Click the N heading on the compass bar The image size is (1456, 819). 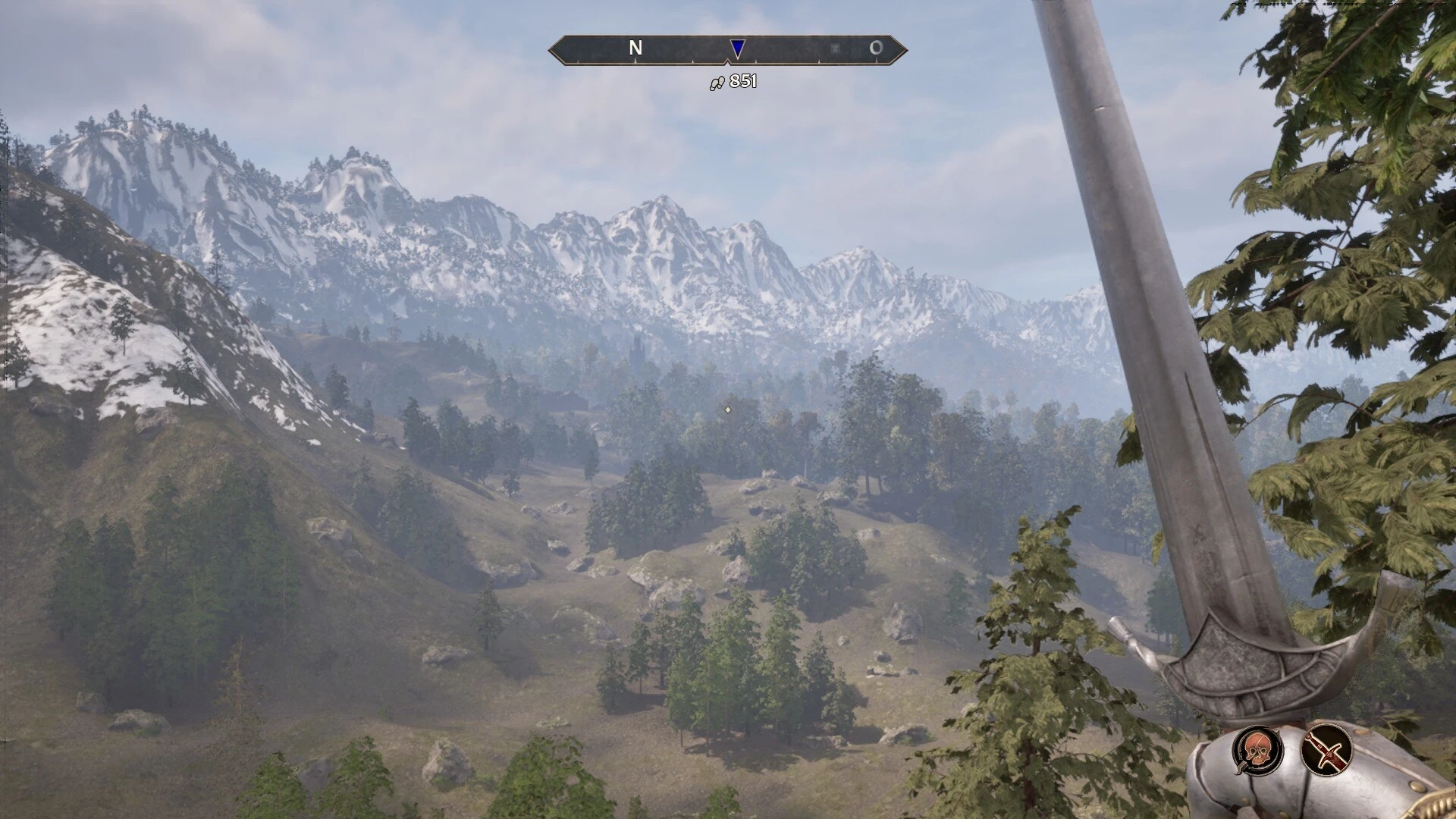635,49
